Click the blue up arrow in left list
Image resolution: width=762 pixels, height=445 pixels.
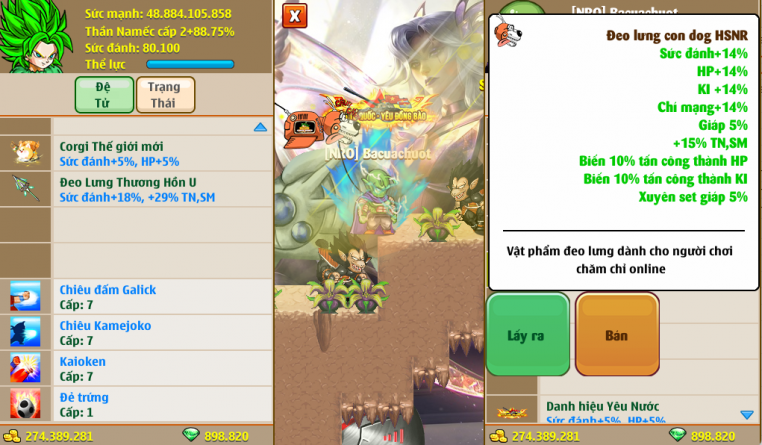tap(260, 127)
